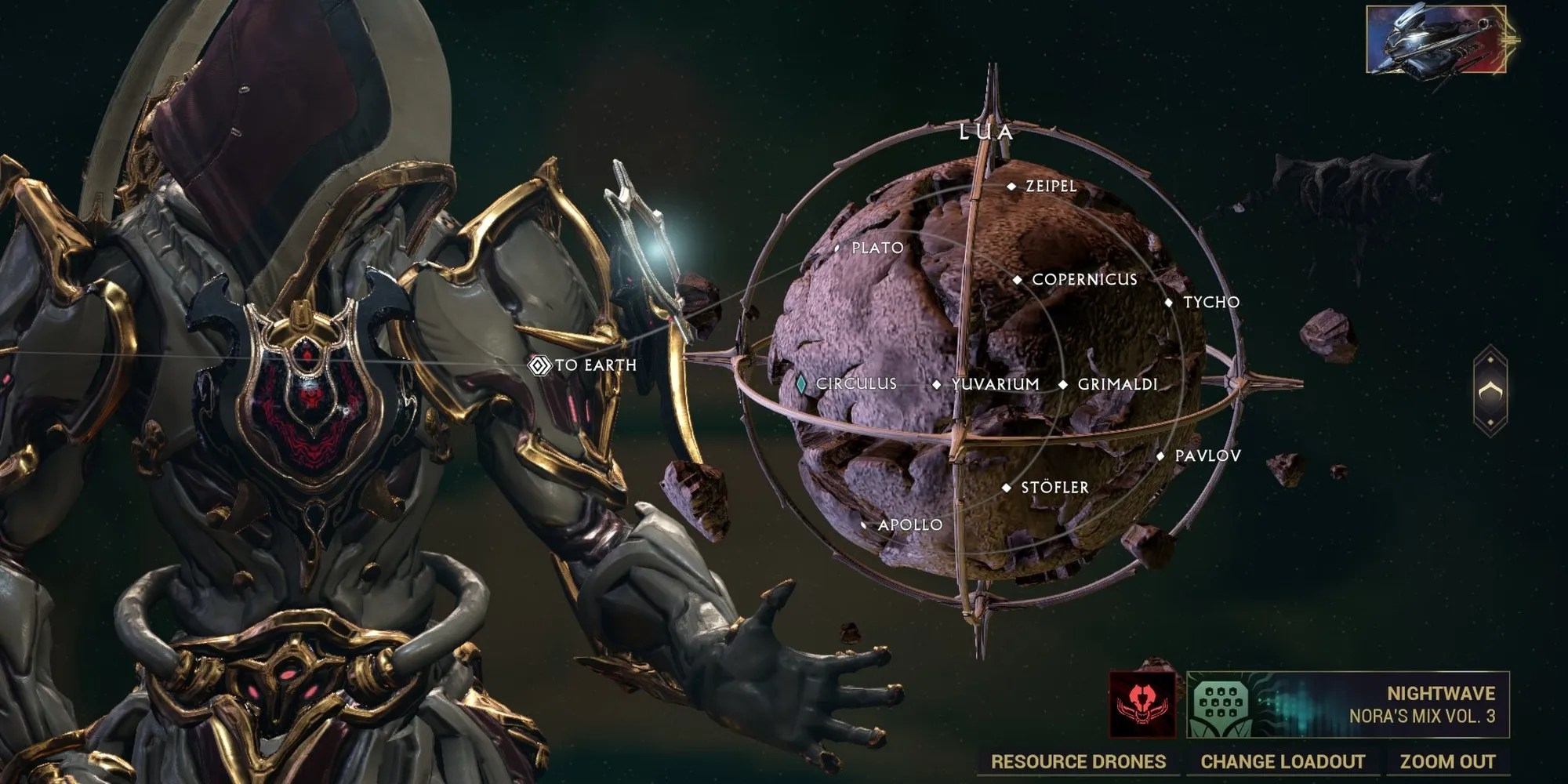Zoom out of the star chart
The height and width of the screenshot is (784, 1568).
[1447, 761]
